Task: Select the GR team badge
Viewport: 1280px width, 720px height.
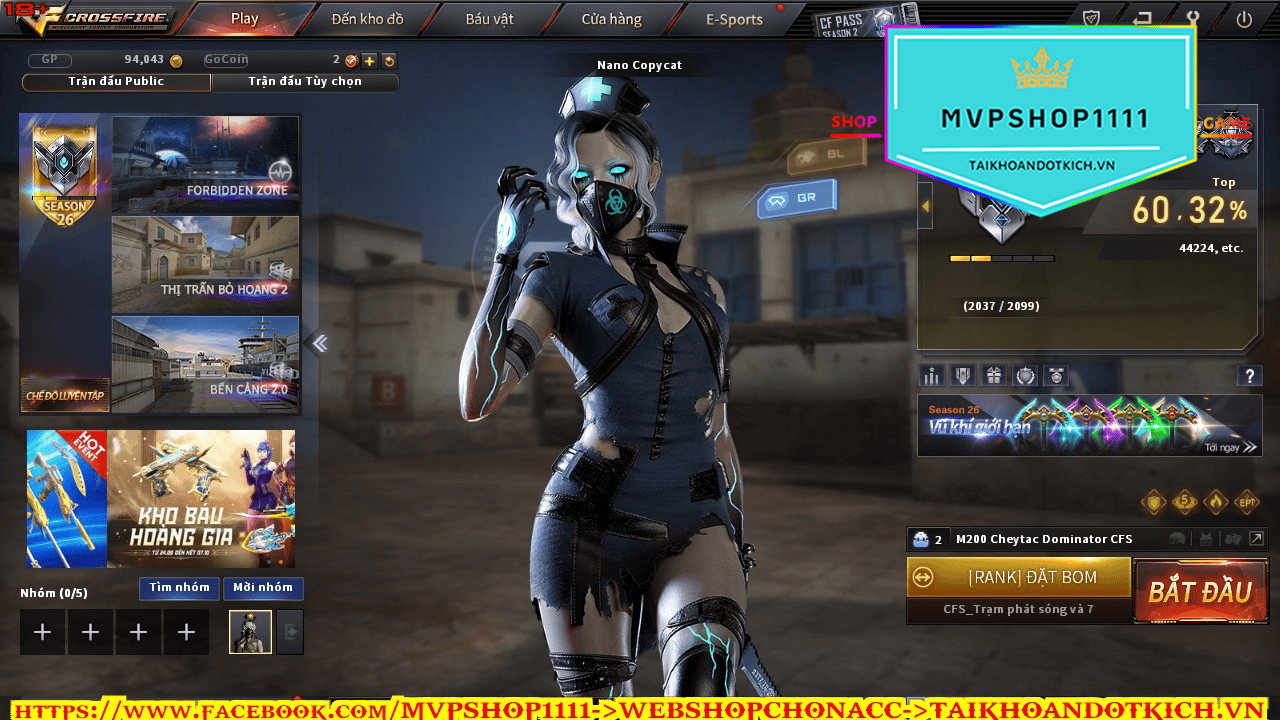Action: pyautogui.click(x=796, y=199)
